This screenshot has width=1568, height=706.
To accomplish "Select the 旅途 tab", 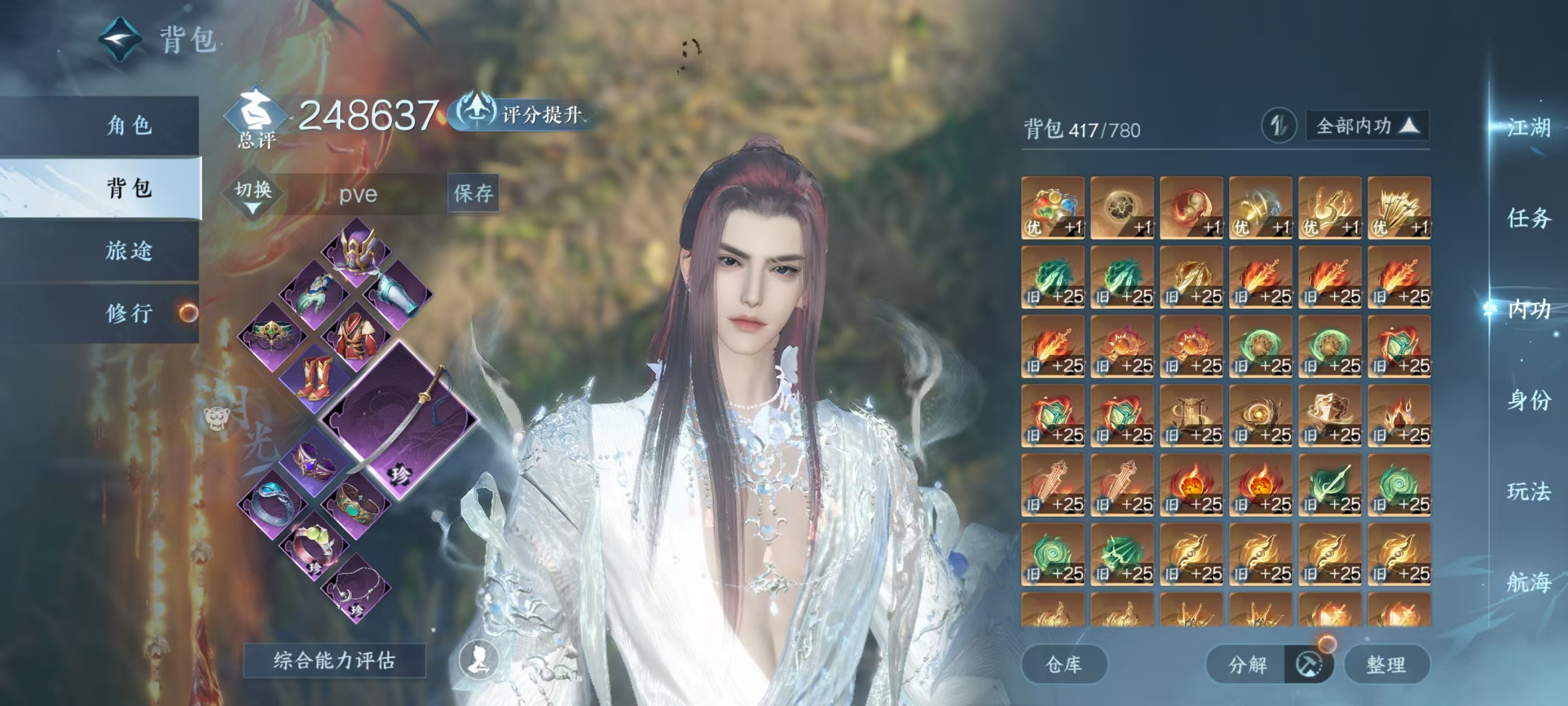I will [x=128, y=251].
